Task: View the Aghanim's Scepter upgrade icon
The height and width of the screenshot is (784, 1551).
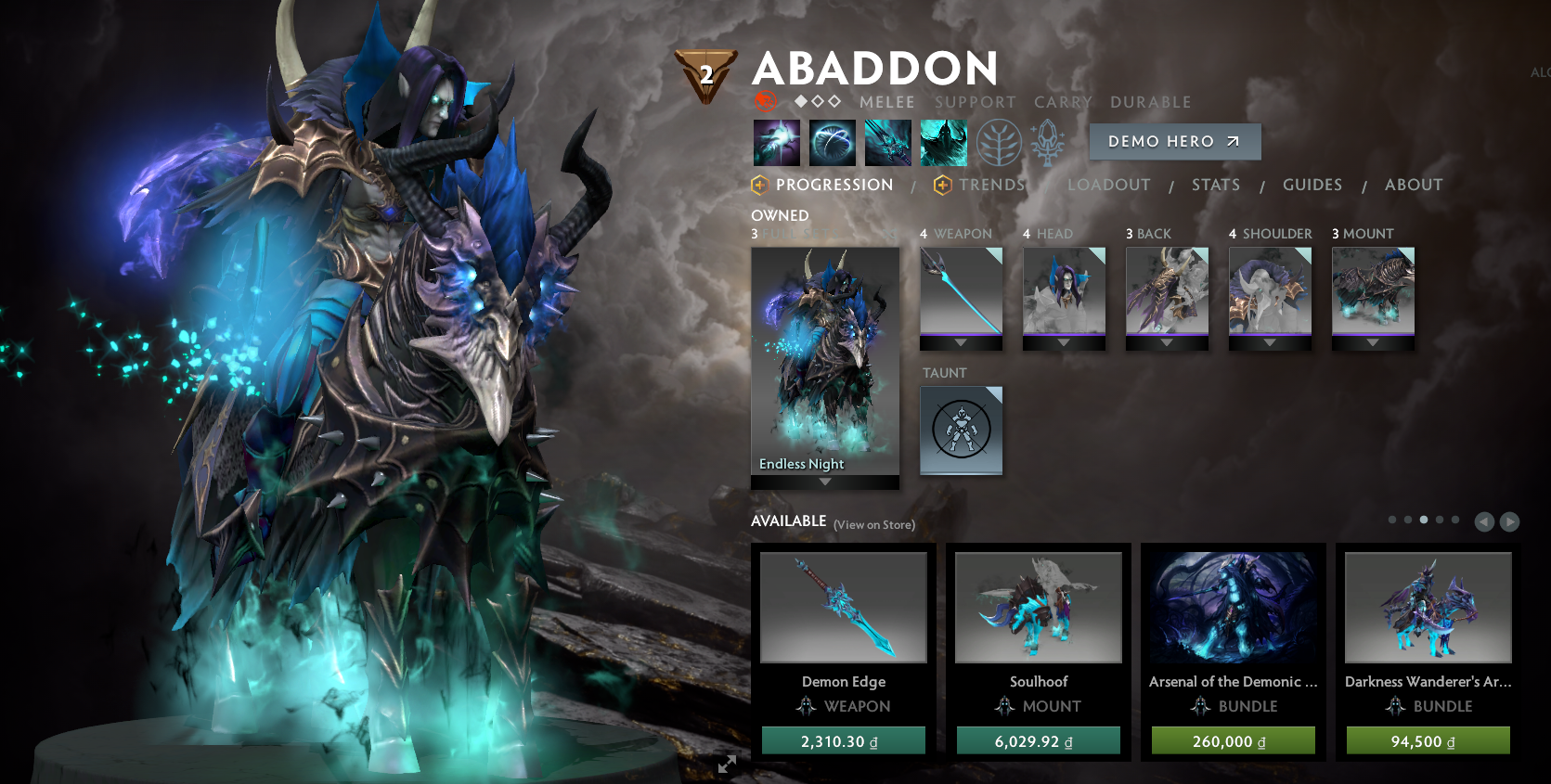Action: (1046, 141)
